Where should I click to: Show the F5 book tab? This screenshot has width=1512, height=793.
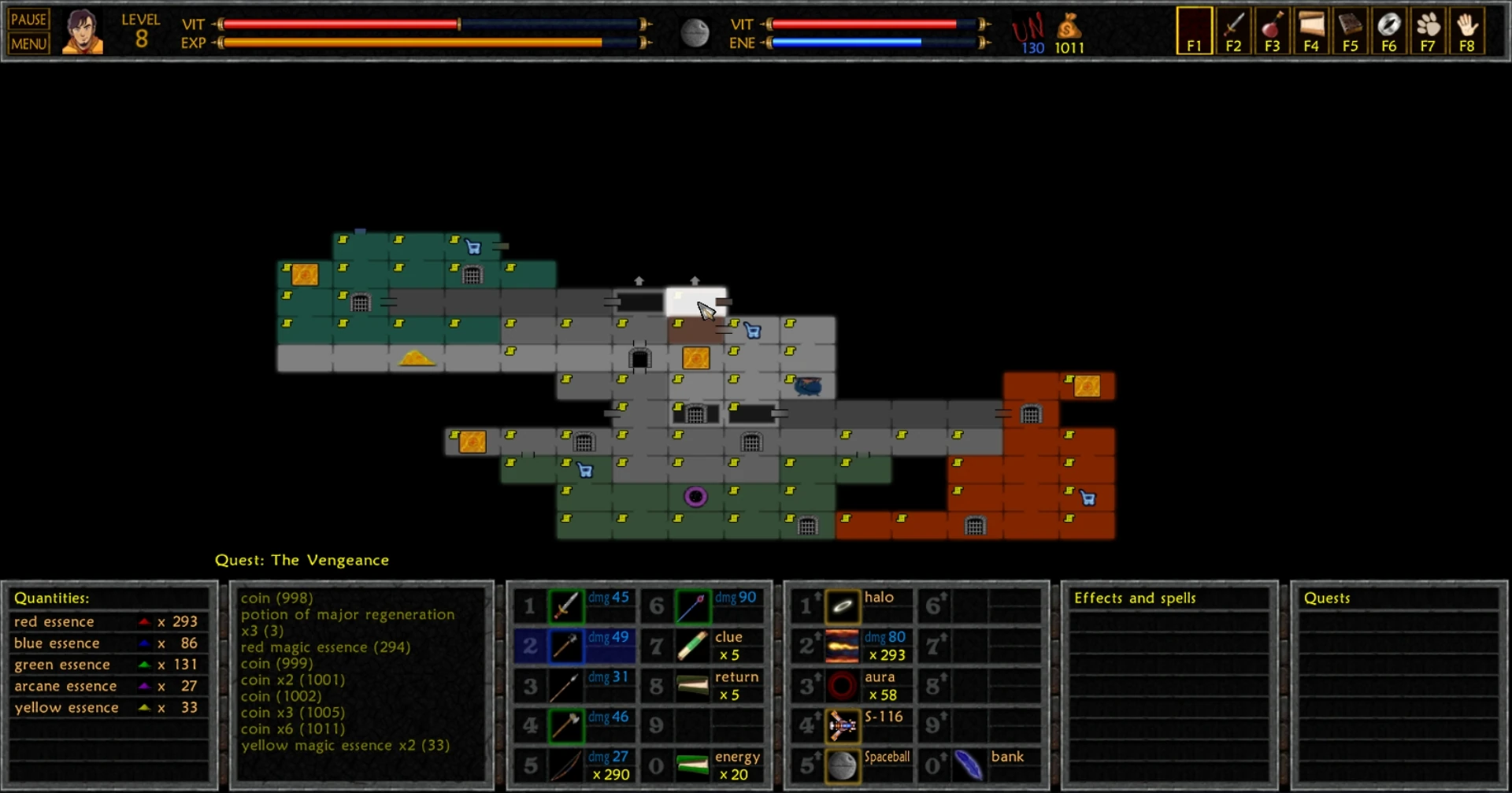(x=1350, y=31)
